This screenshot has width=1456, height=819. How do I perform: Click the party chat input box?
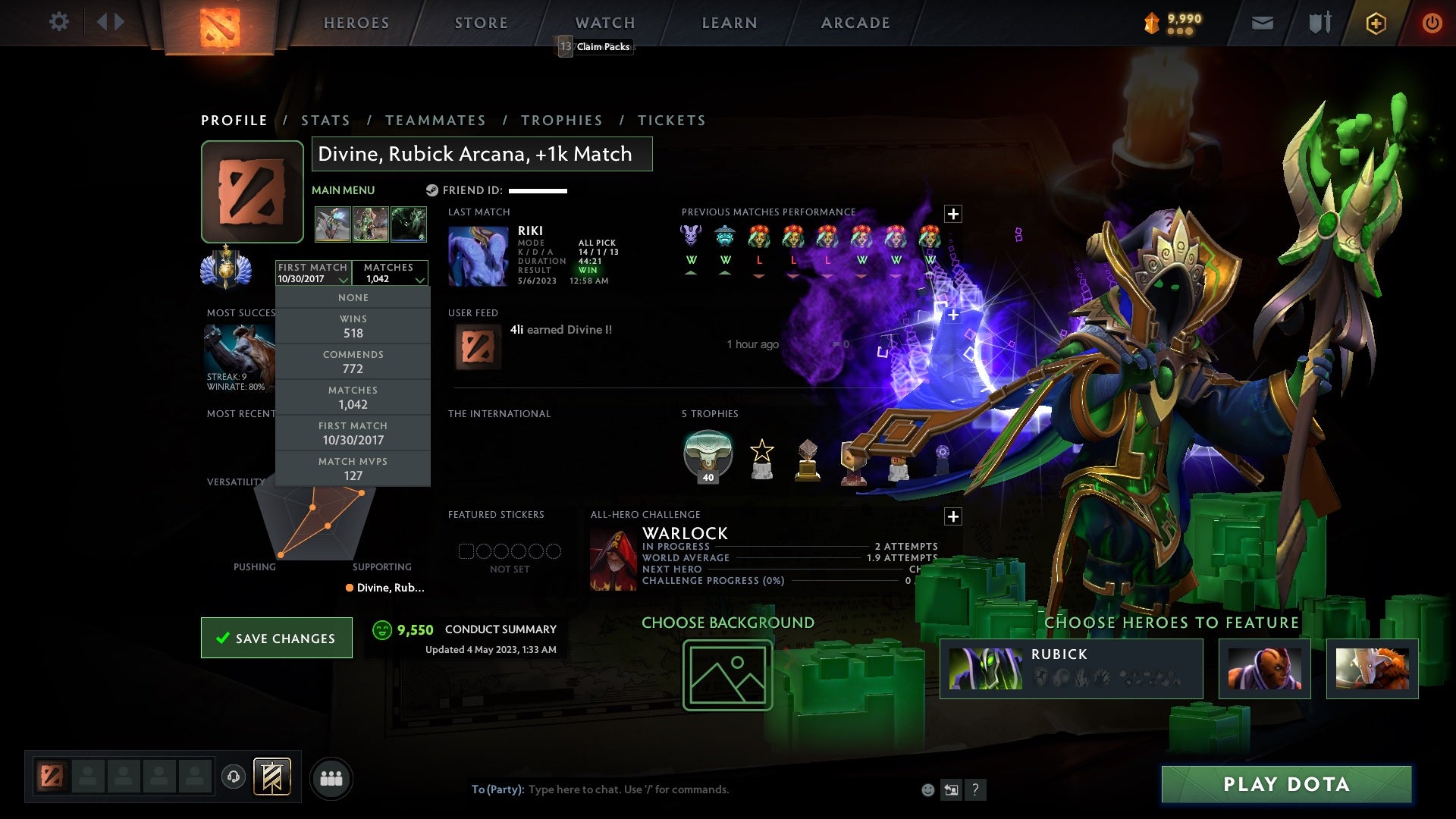(x=682, y=789)
